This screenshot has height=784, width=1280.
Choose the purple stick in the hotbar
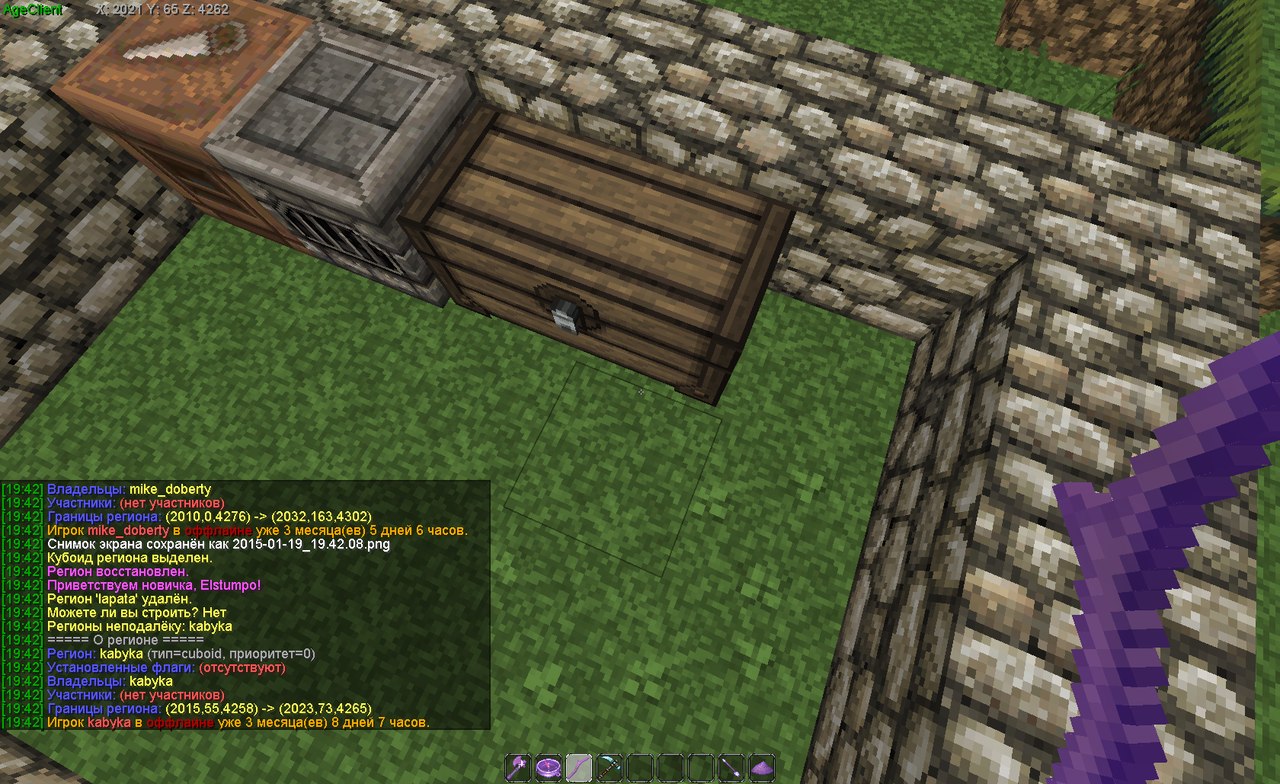579,768
